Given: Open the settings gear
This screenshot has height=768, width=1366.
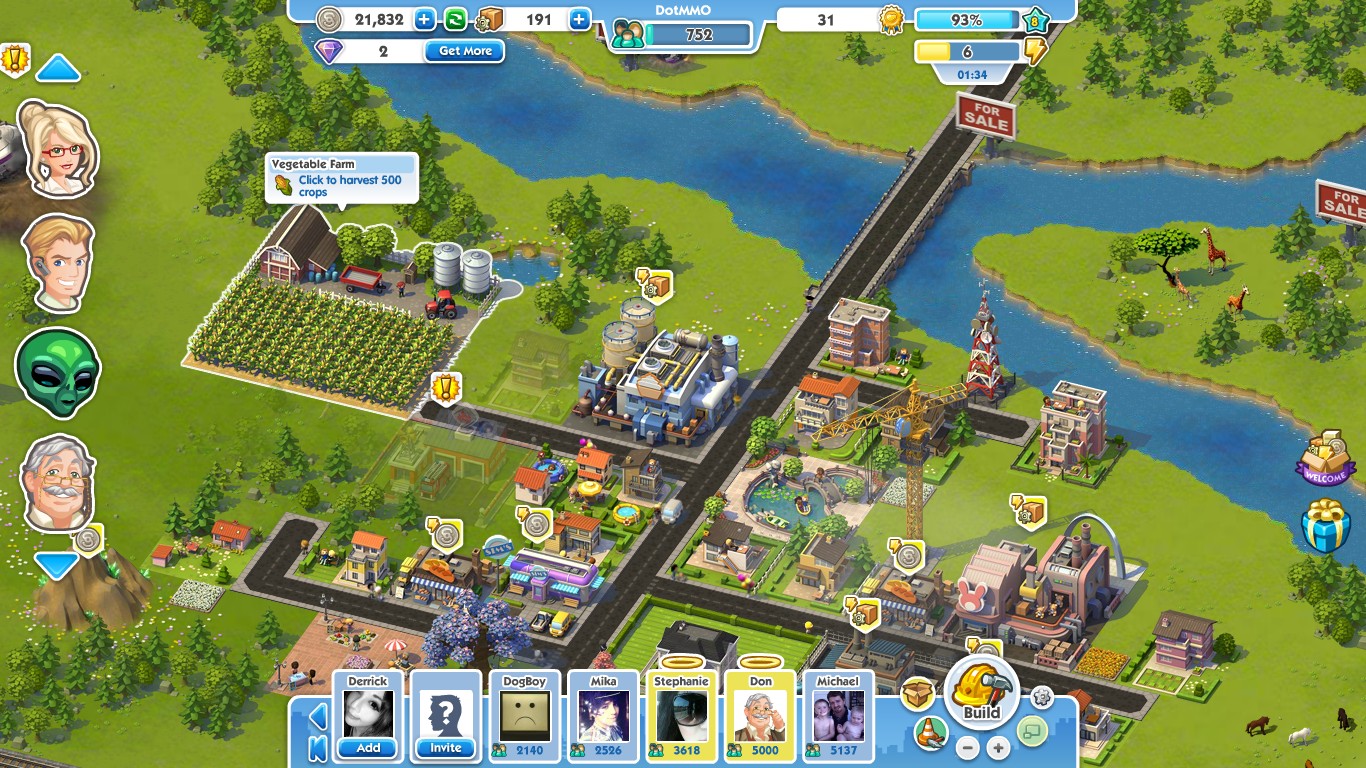Looking at the screenshot, I should tap(1042, 696).
